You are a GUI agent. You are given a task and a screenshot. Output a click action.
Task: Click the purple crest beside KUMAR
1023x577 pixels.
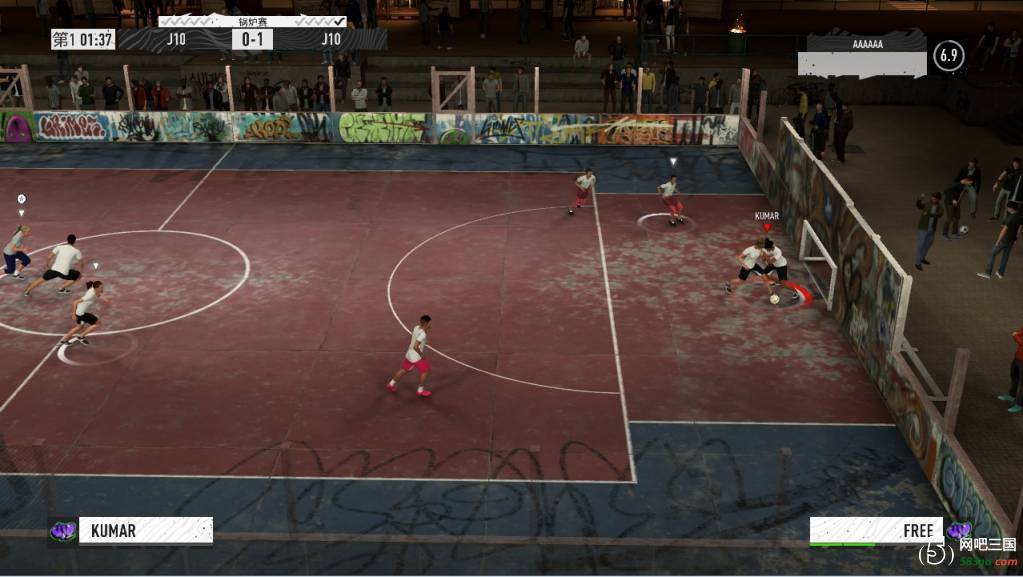click(63, 531)
